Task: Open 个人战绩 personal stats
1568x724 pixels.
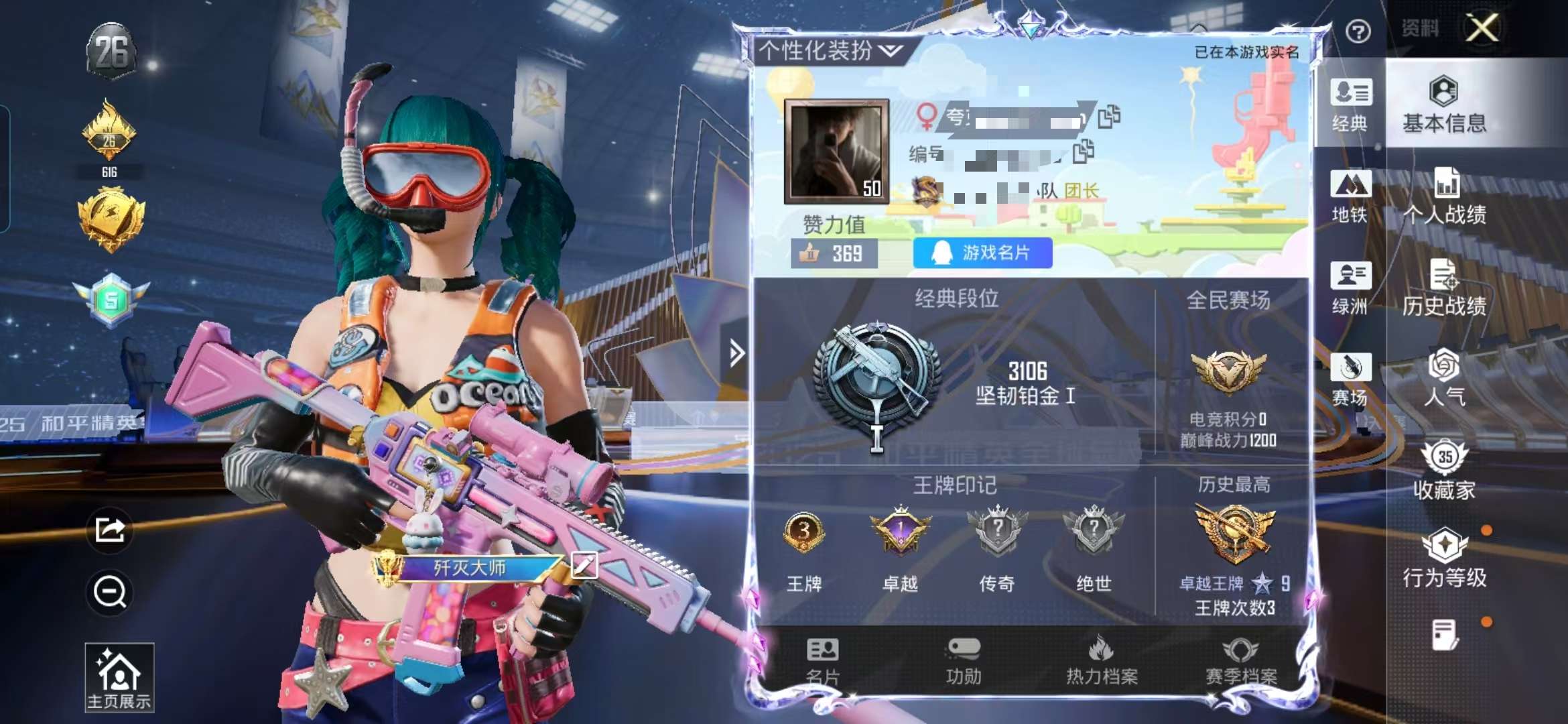Action: (1444, 196)
